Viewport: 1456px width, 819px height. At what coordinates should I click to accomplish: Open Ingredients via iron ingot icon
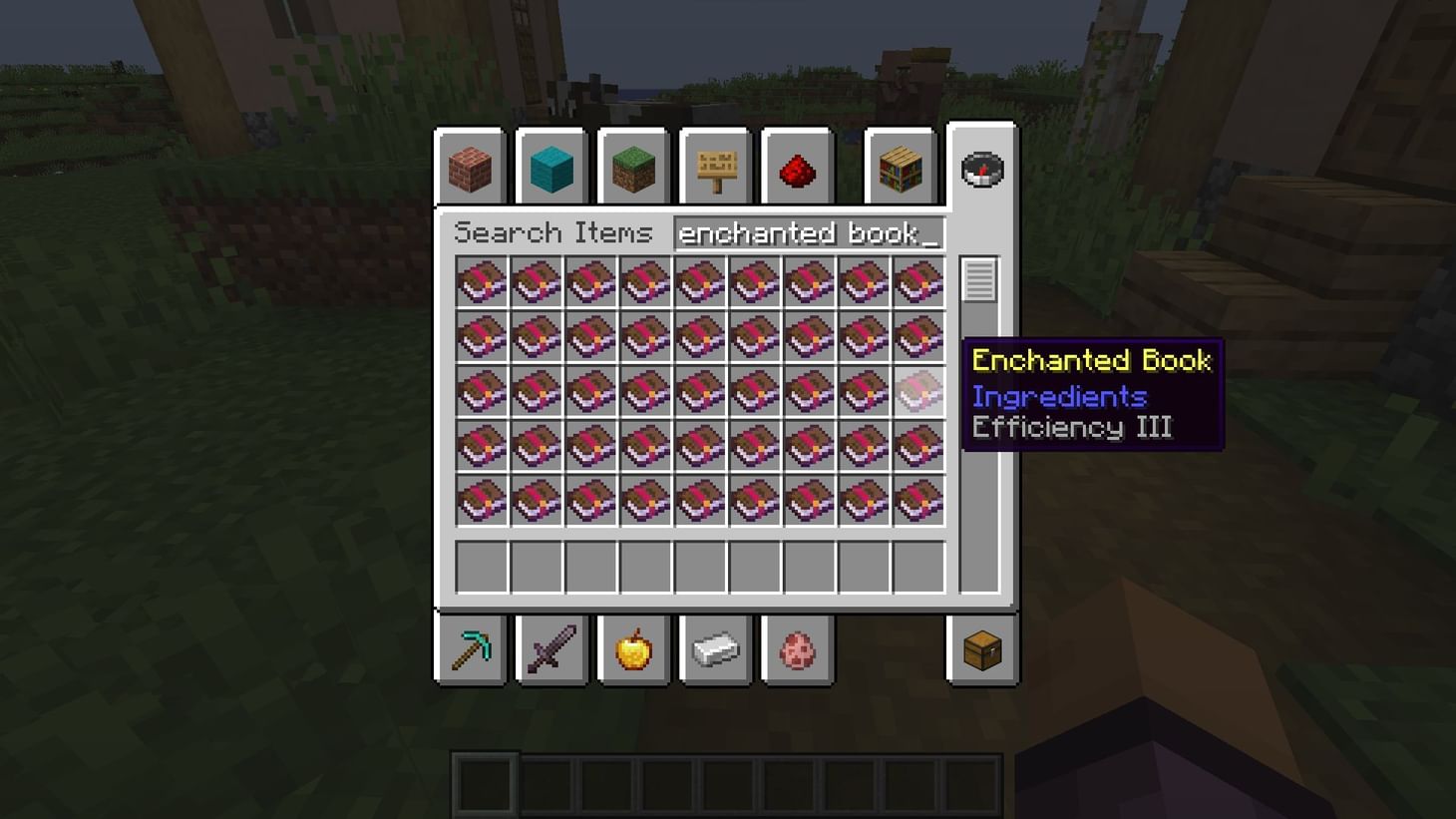(x=714, y=649)
